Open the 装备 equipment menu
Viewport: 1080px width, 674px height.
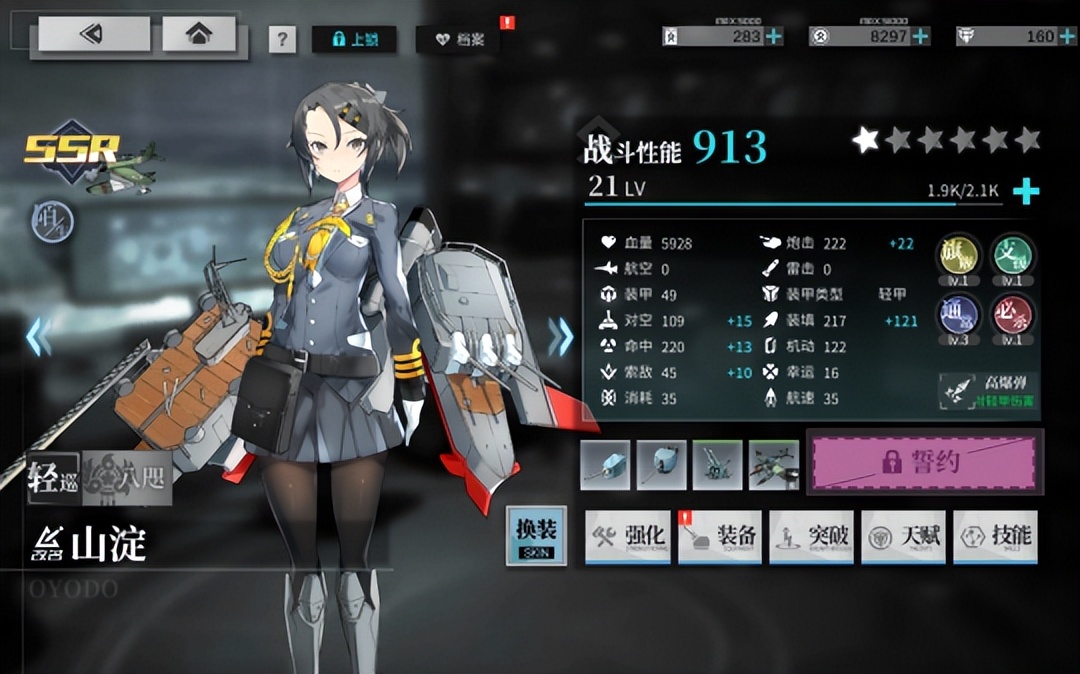tap(720, 536)
